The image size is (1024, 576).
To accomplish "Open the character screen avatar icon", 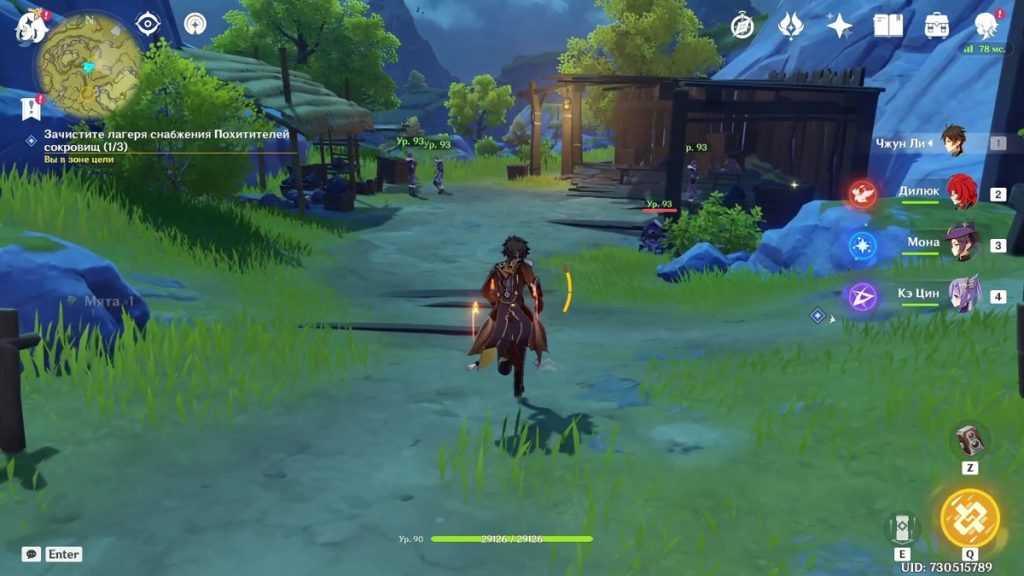I will pos(986,26).
